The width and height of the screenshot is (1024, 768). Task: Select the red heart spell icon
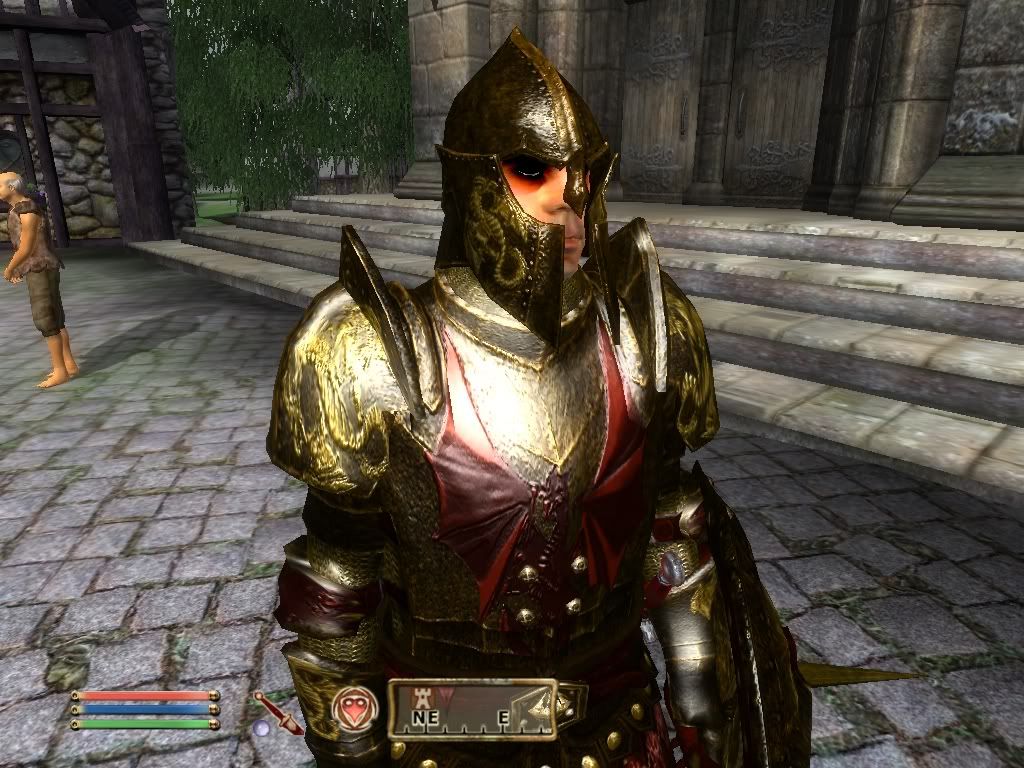coord(352,708)
